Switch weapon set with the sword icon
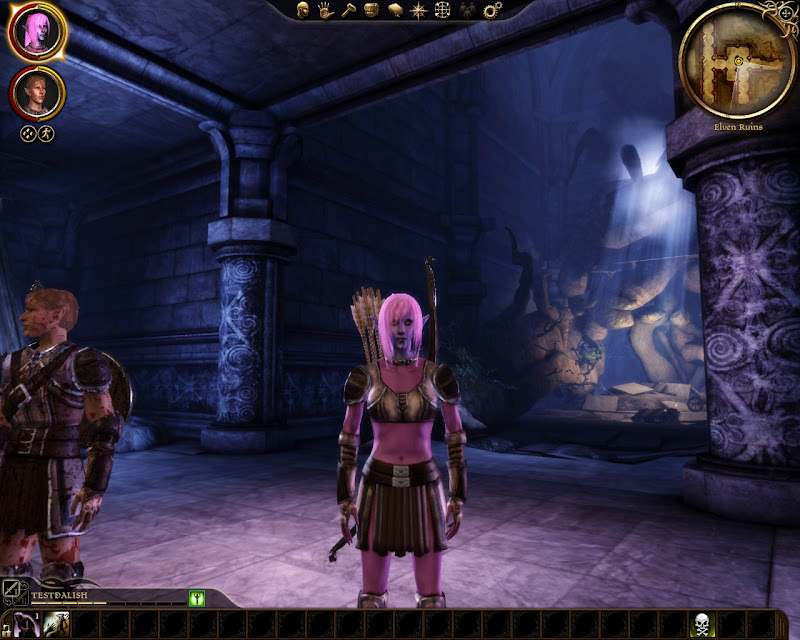Viewport: 800px width, 640px height. pos(12,593)
